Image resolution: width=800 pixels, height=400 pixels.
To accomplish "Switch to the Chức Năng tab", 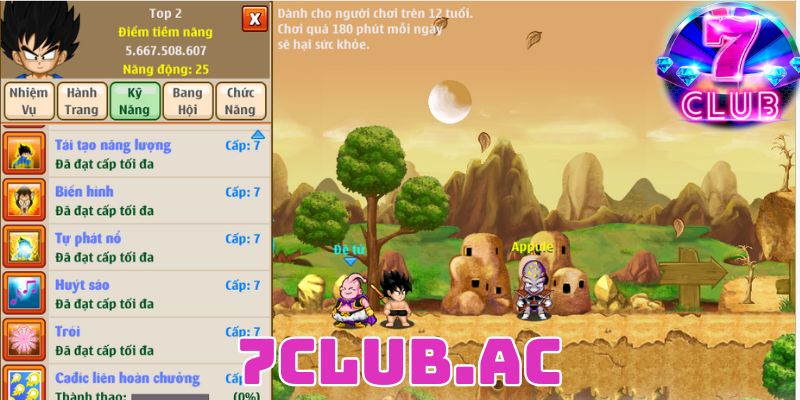I will point(241,101).
